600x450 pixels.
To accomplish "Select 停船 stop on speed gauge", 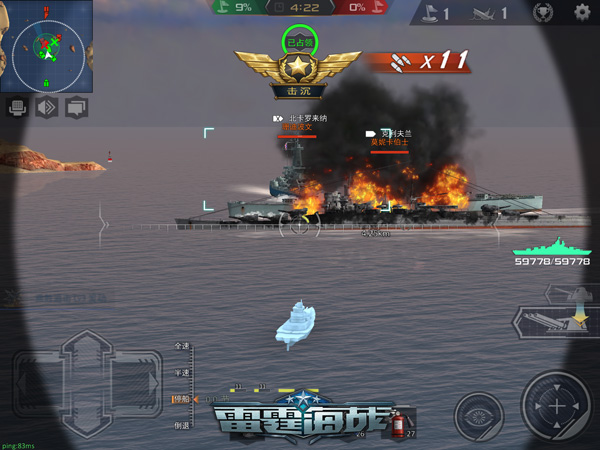I will (x=181, y=399).
